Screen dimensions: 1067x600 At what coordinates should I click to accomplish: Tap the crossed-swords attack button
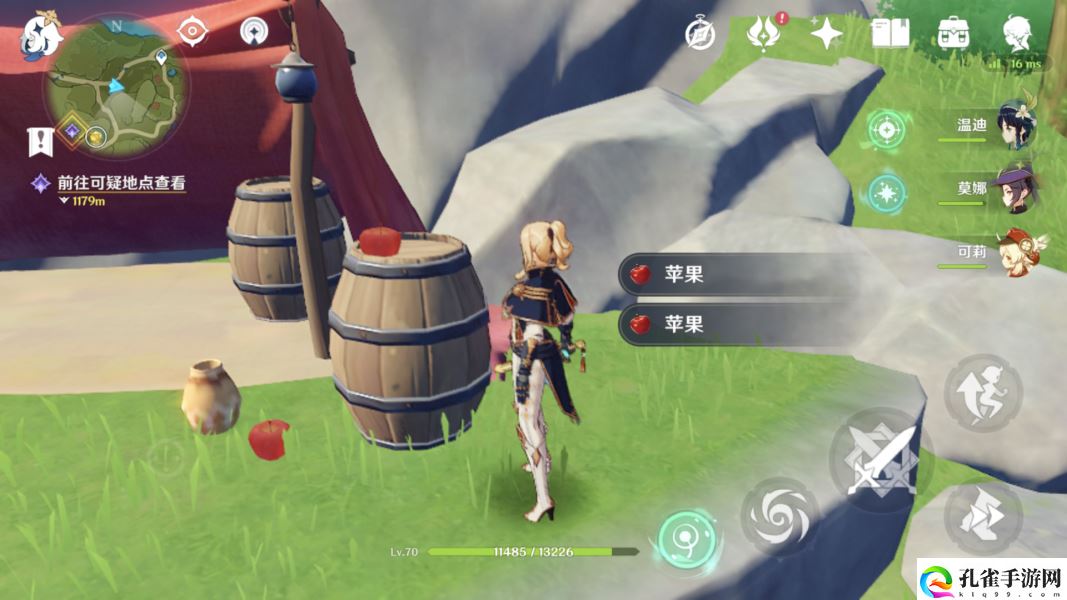pos(881,460)
